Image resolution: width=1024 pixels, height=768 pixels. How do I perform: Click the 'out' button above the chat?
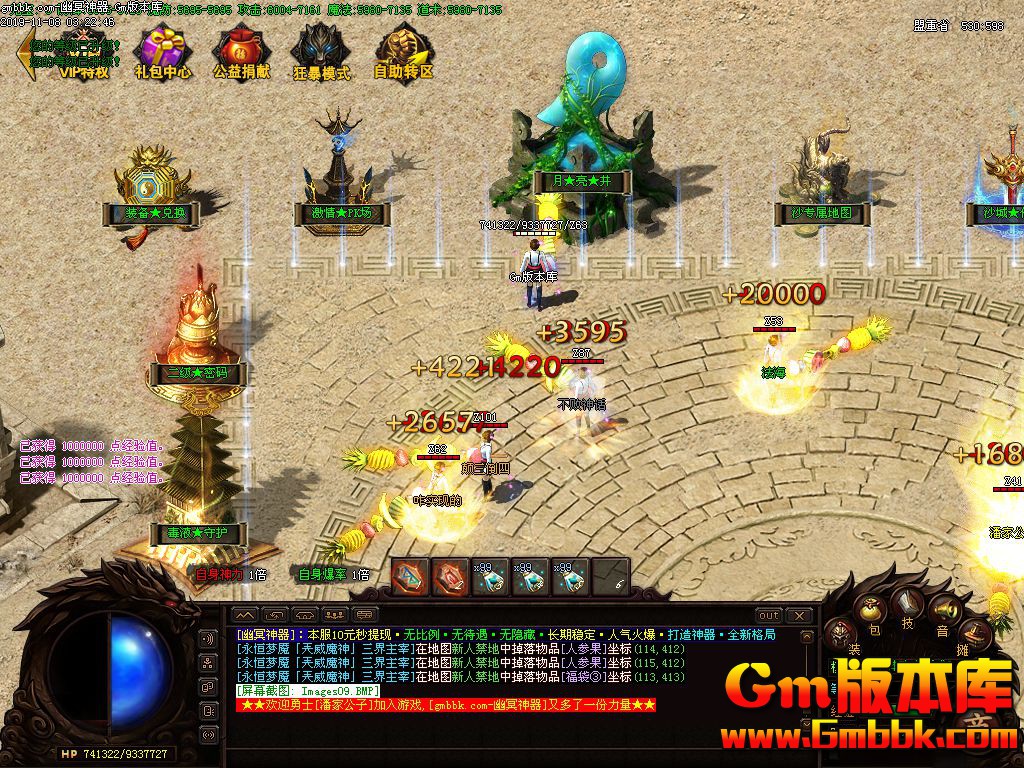768,615
